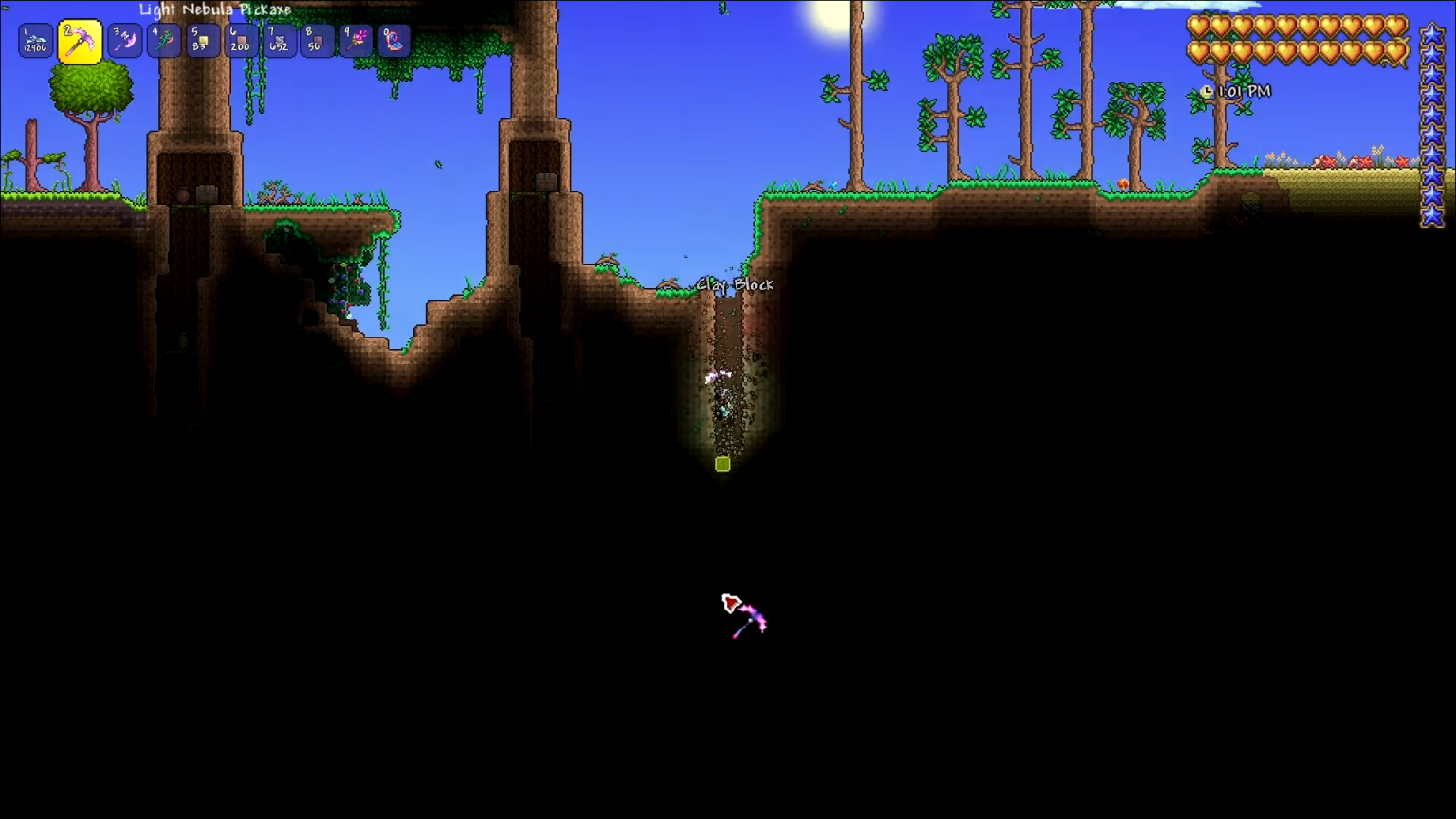The width and height of the screenshot is (1456, 819).
Task: Select the fishing item in hotbar slot 1
Action: (34, 40)
